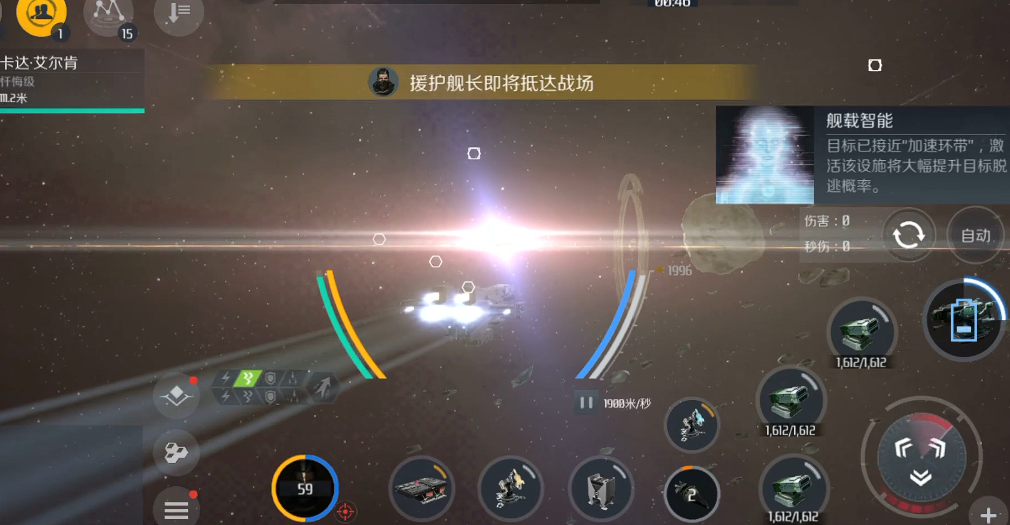
Task: Open the 舰载智能 ship AI message
Action: [862, 155]
